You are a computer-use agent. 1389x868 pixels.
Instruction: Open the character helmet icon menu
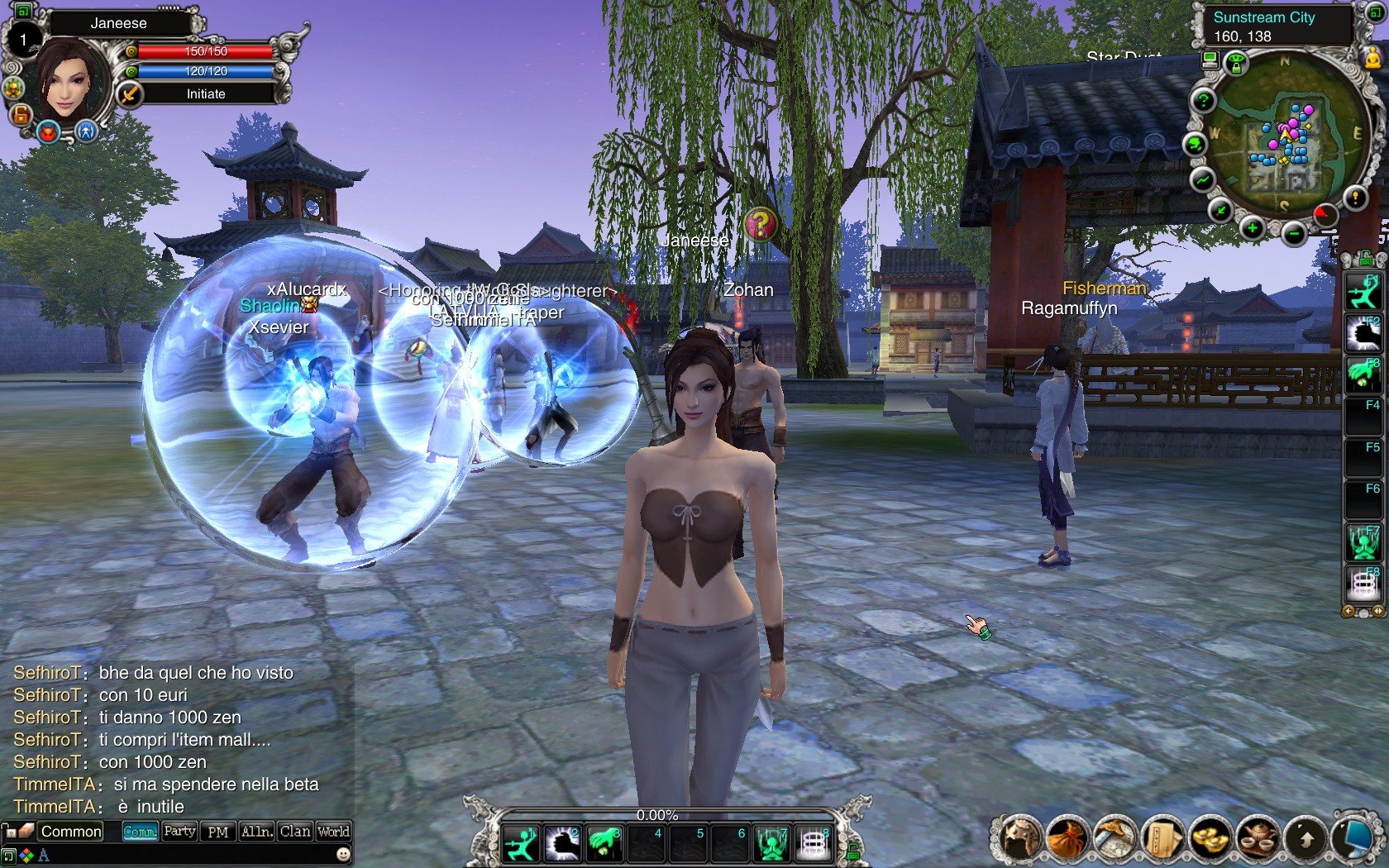coord(1018,838)
